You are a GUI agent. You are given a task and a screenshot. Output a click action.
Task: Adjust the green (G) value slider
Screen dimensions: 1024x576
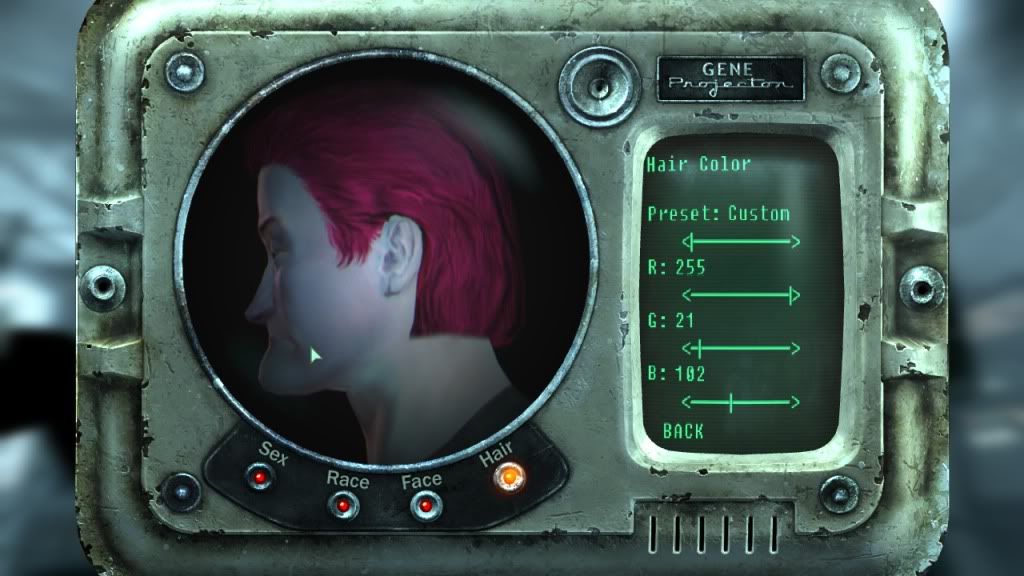(x=741, y=348)
